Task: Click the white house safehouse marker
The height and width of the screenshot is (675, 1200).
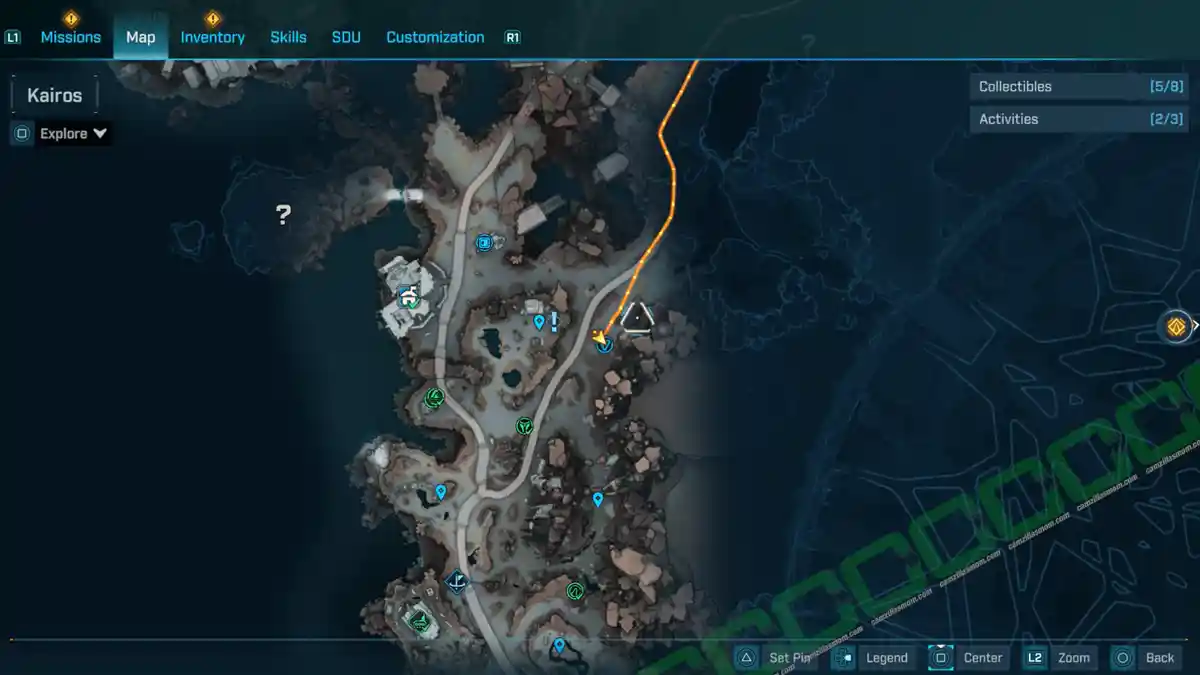Action: [408, 294]
